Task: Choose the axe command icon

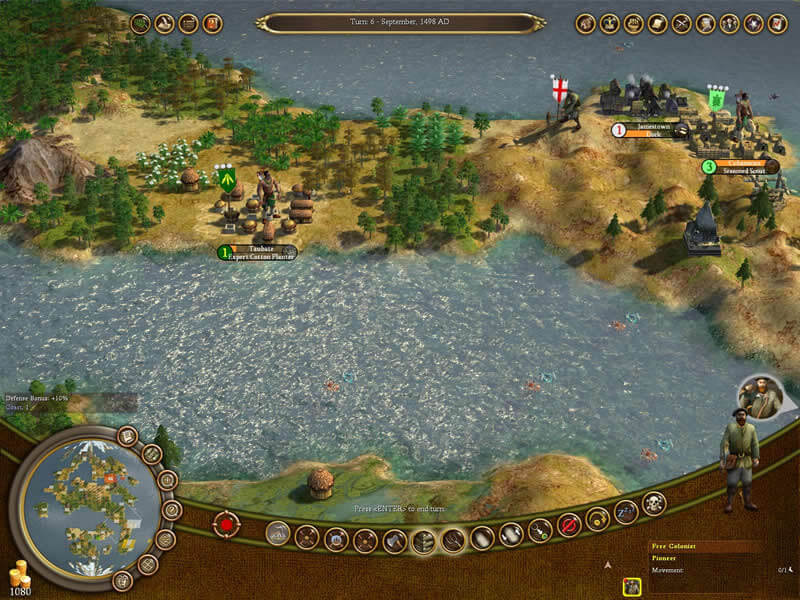Action: [394, 541]
